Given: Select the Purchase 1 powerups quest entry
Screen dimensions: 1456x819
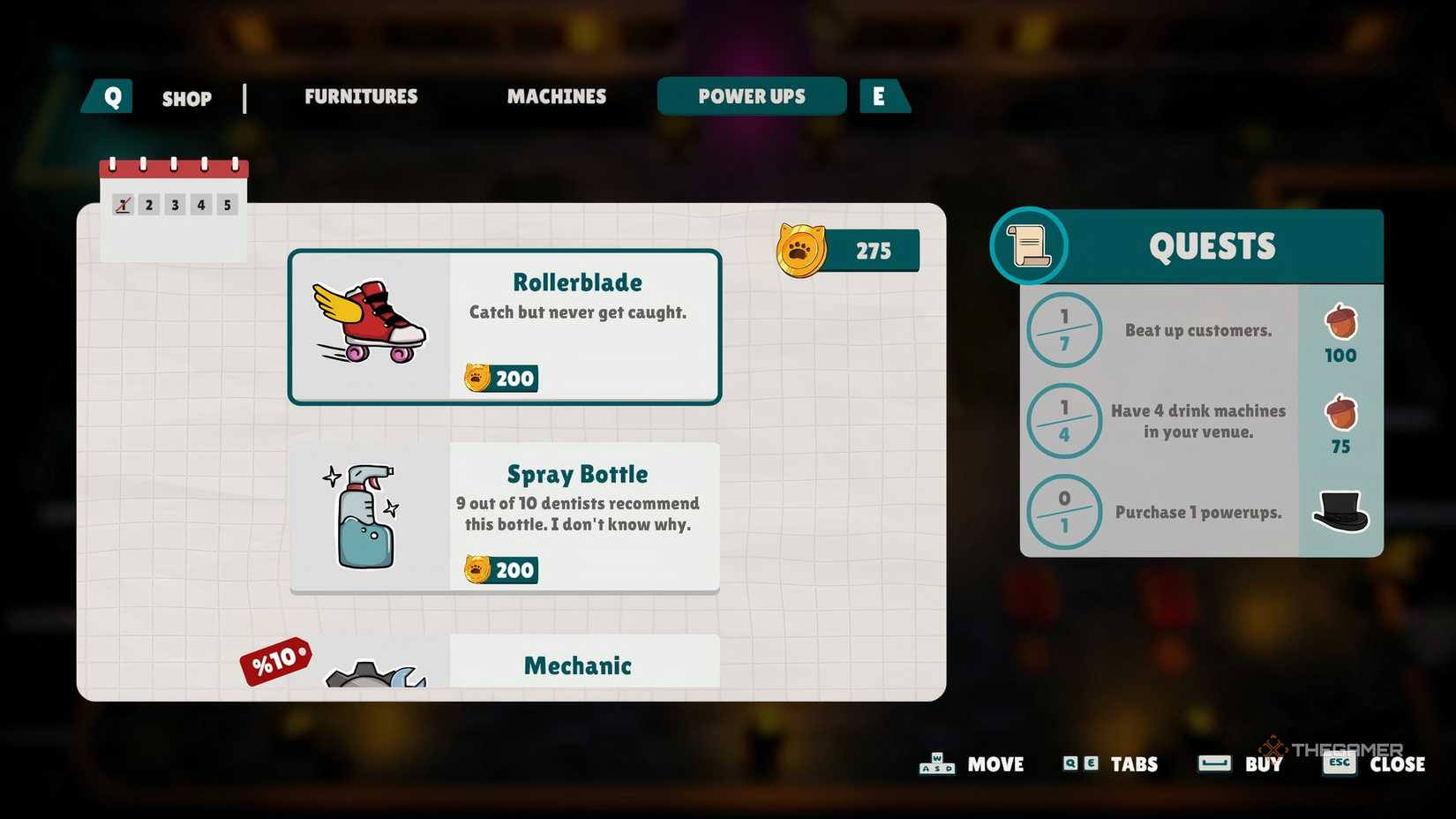Looking at the screenshot, I should click(1198, 512).
